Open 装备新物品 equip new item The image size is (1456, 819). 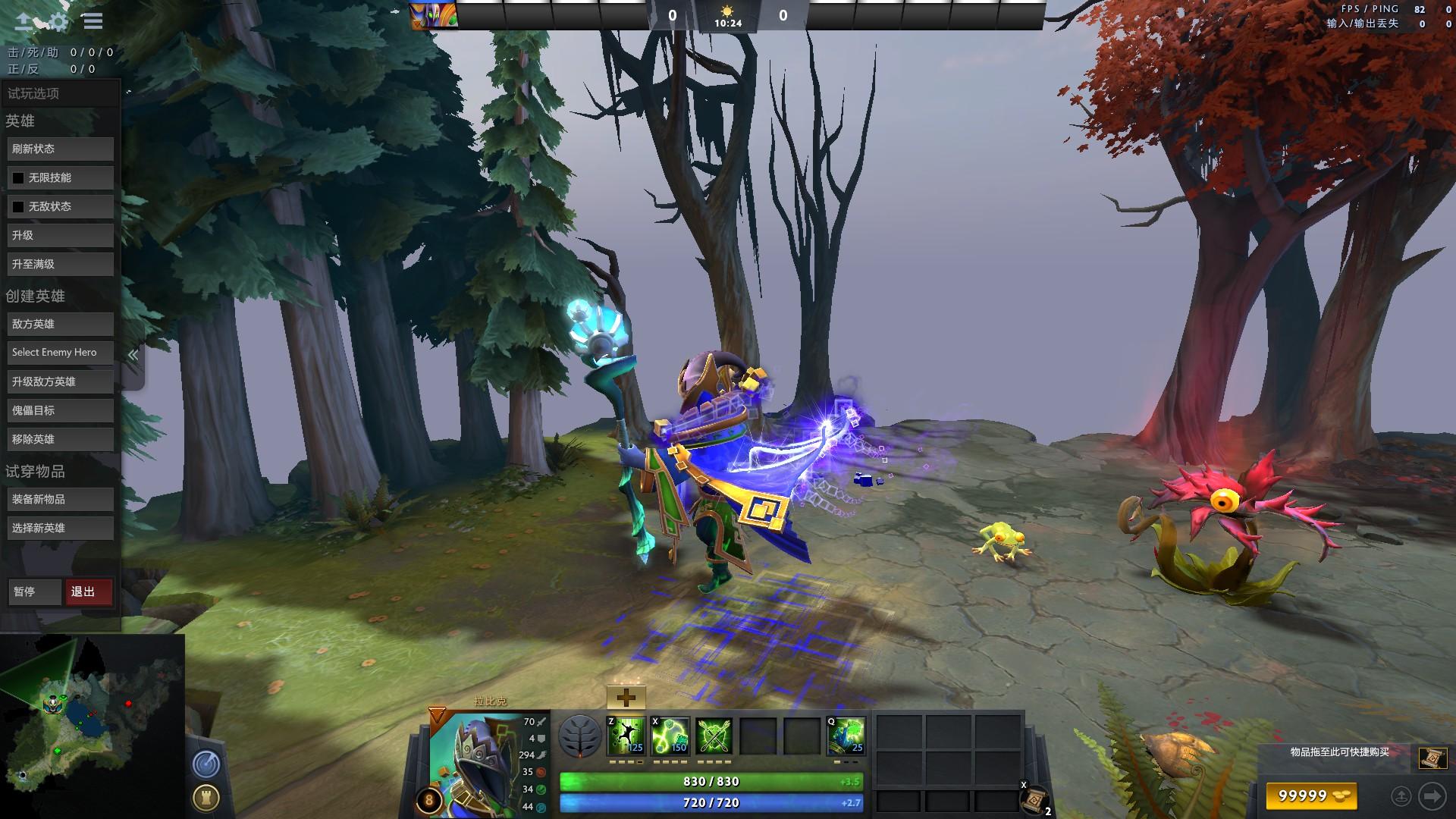61,499
